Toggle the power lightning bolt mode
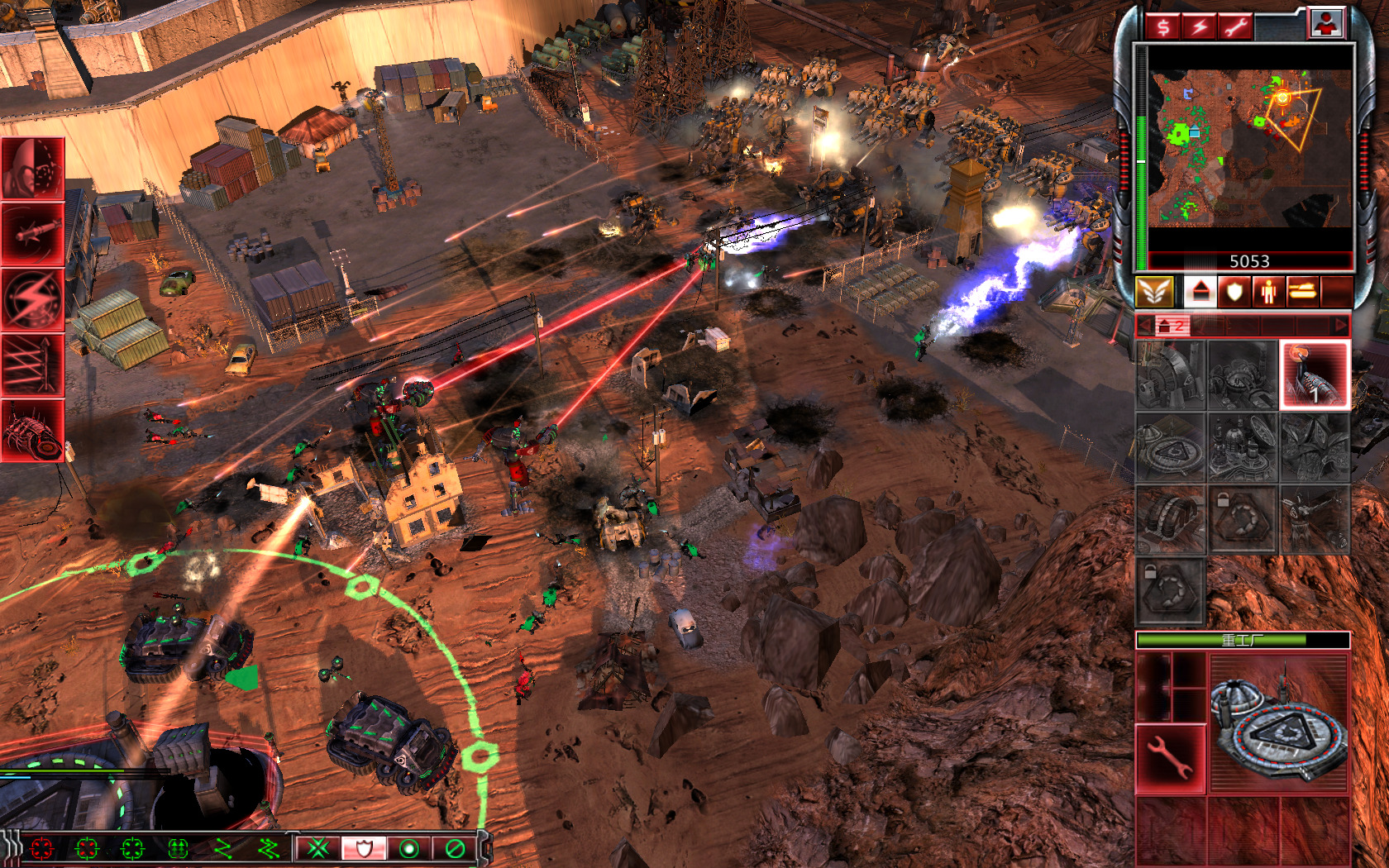 (x=1199, y=26)
